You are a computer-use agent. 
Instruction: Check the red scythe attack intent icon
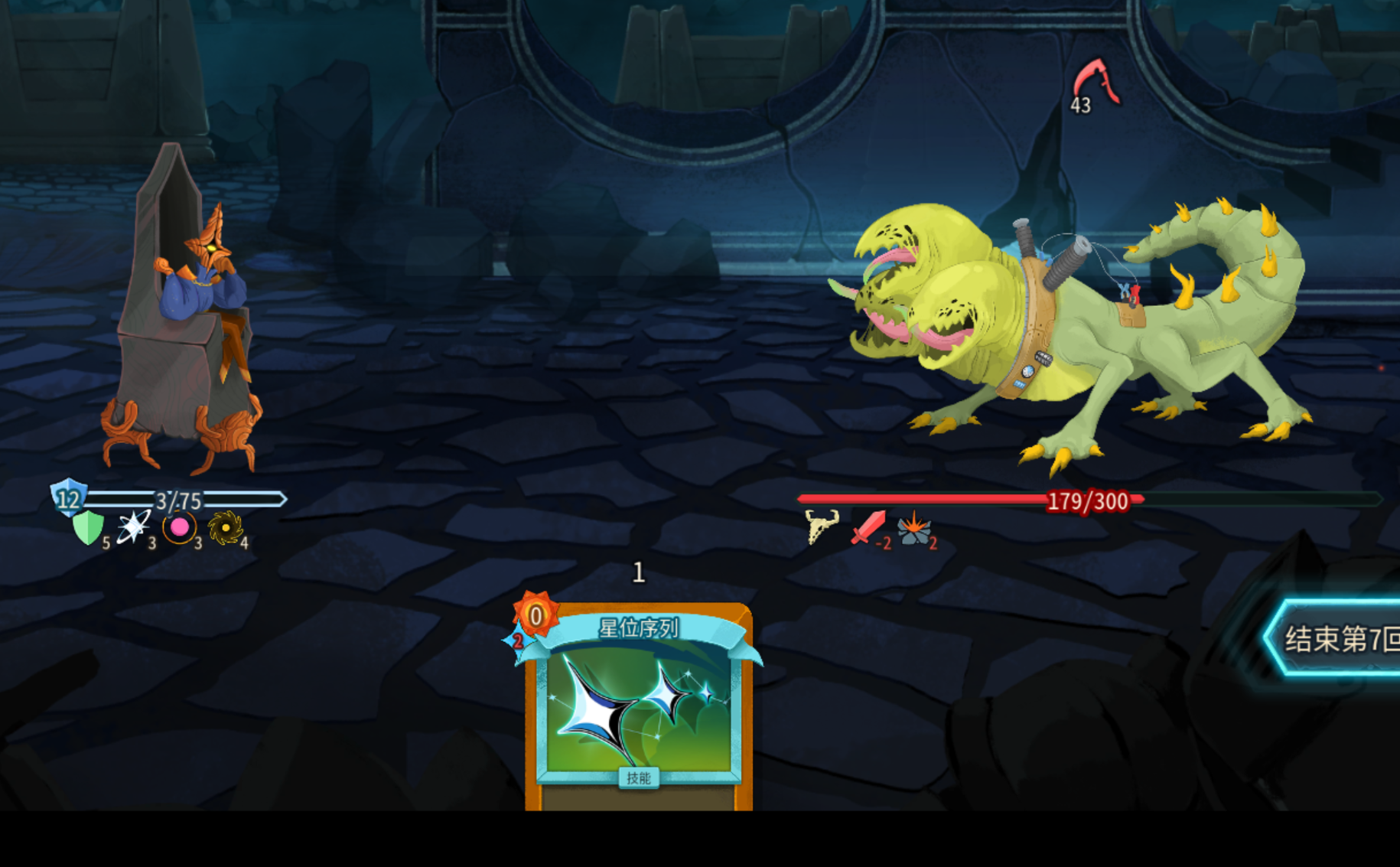pos(1096,81)
